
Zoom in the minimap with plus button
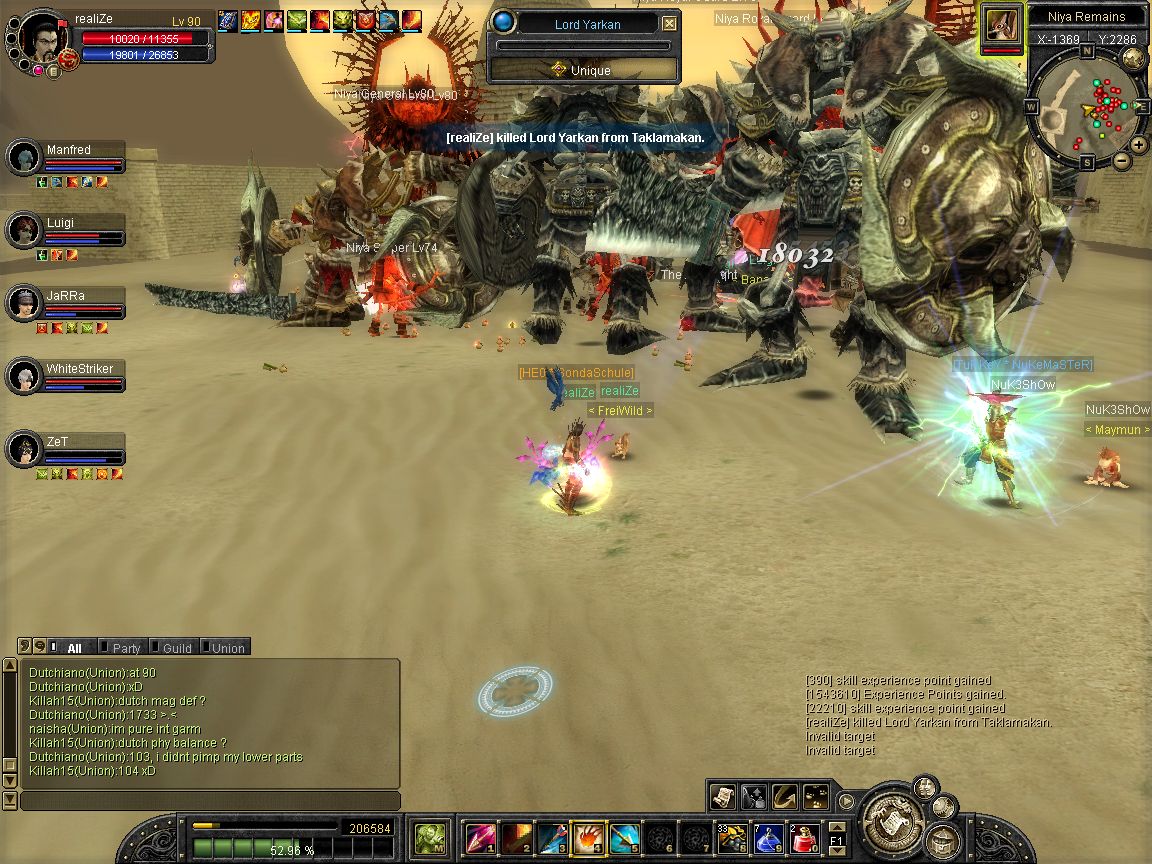[1139, 145]
